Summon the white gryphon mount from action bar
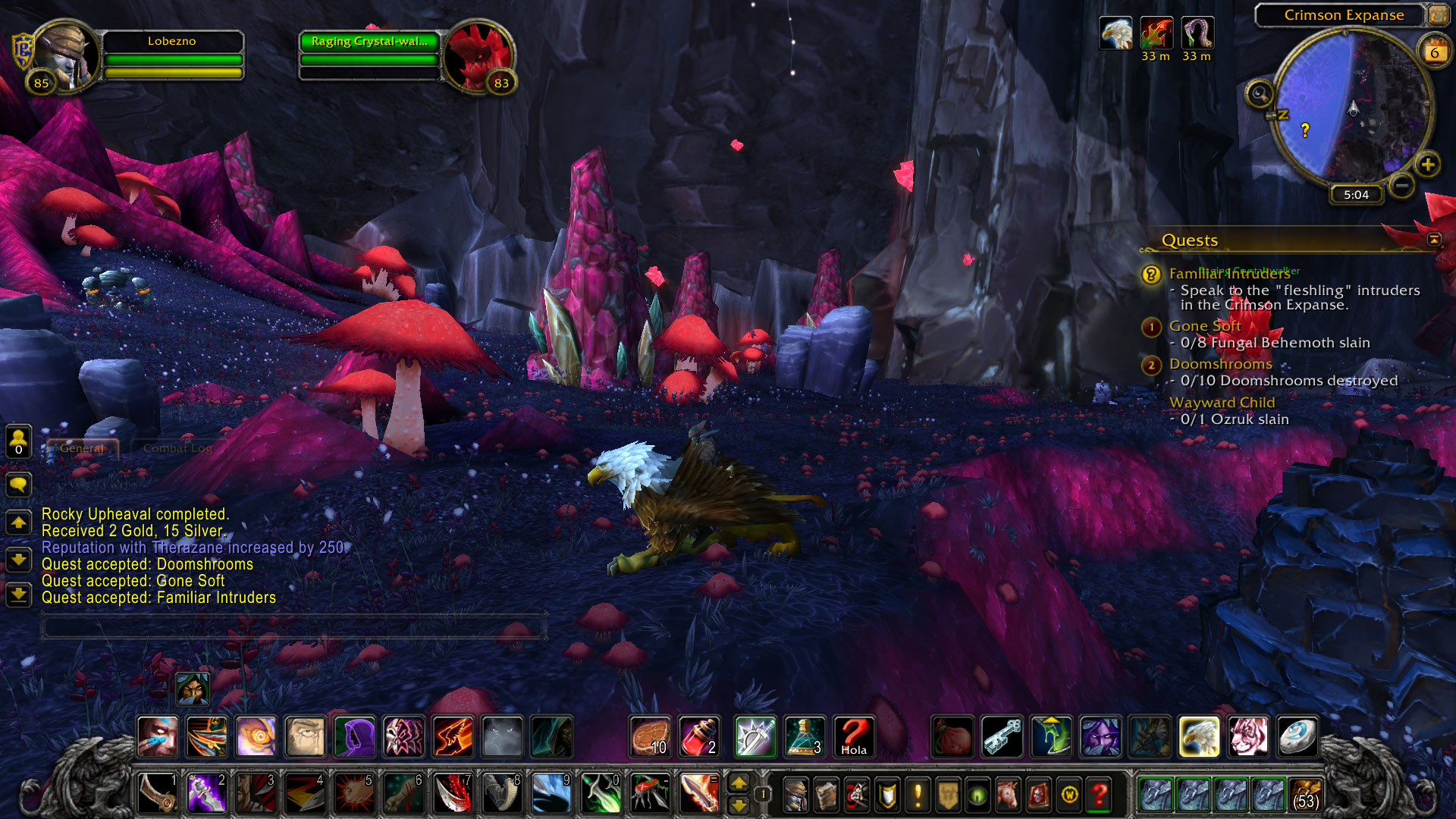 click(x=1199, y=736)
